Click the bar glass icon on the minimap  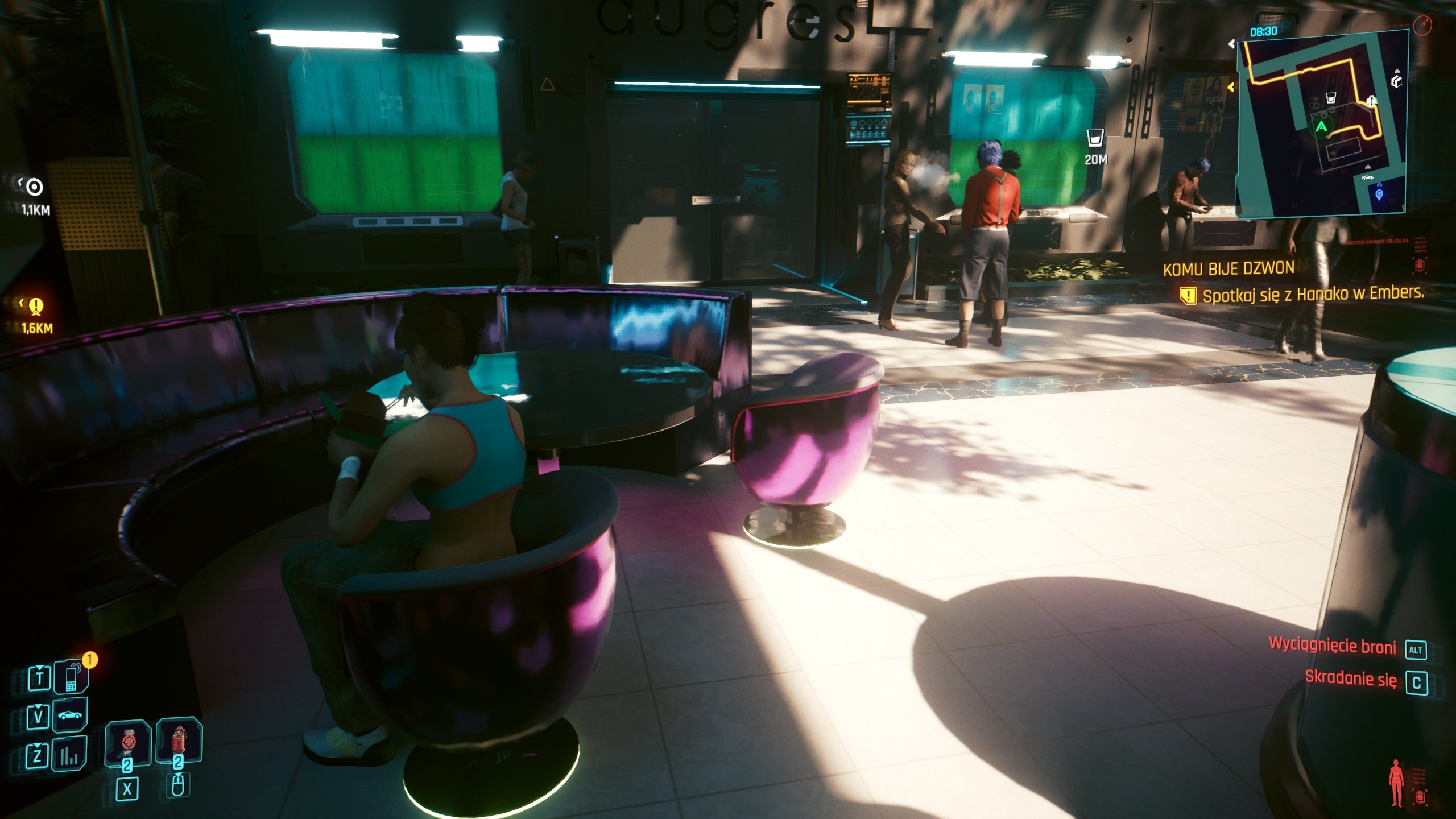(1331, 98)
